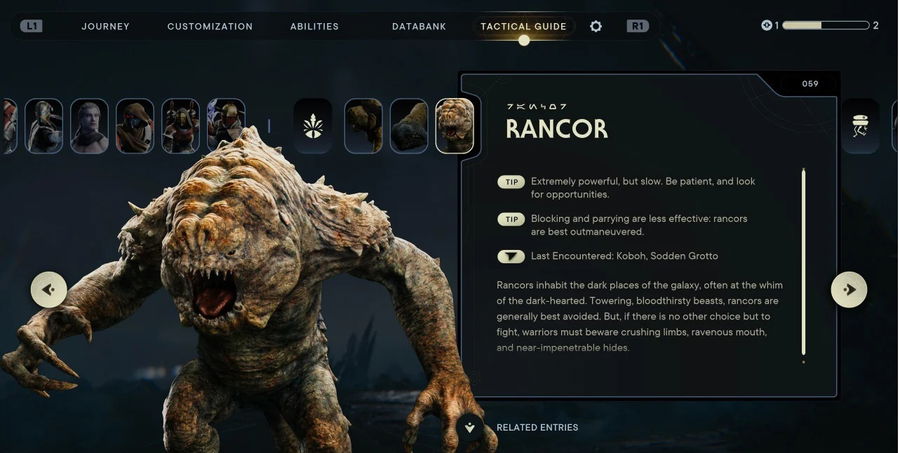Show the previous entry with the left arrow

(x=48, y=290)
